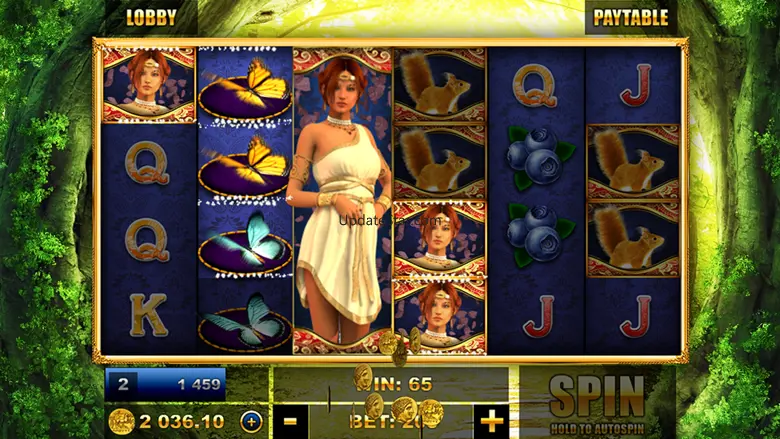
Task: Increase the bet with the plus button
Action: [492, 421]
